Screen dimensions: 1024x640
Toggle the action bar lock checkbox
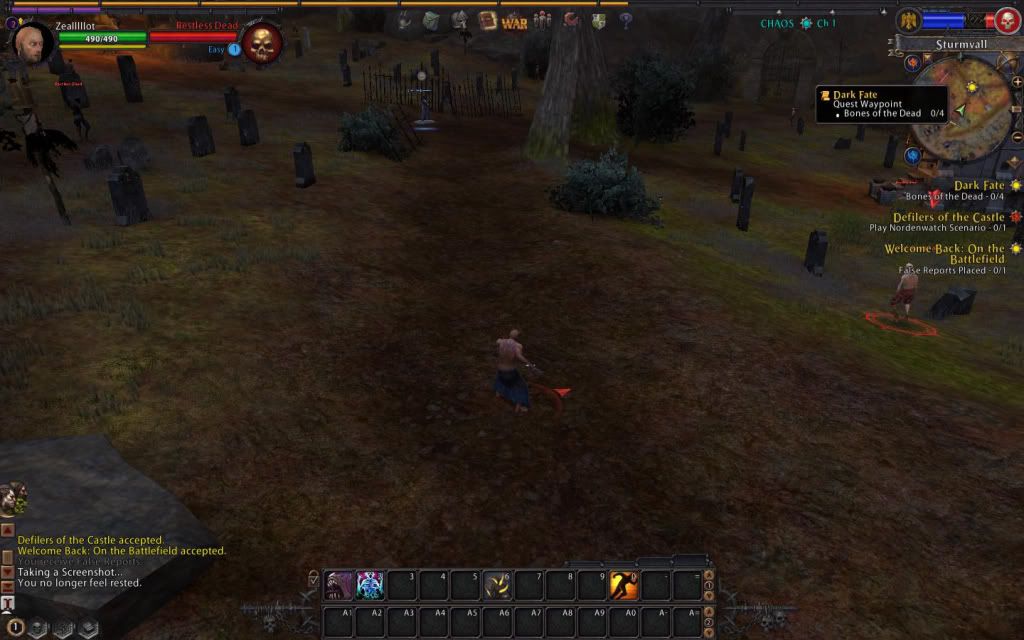click(314, 577)
